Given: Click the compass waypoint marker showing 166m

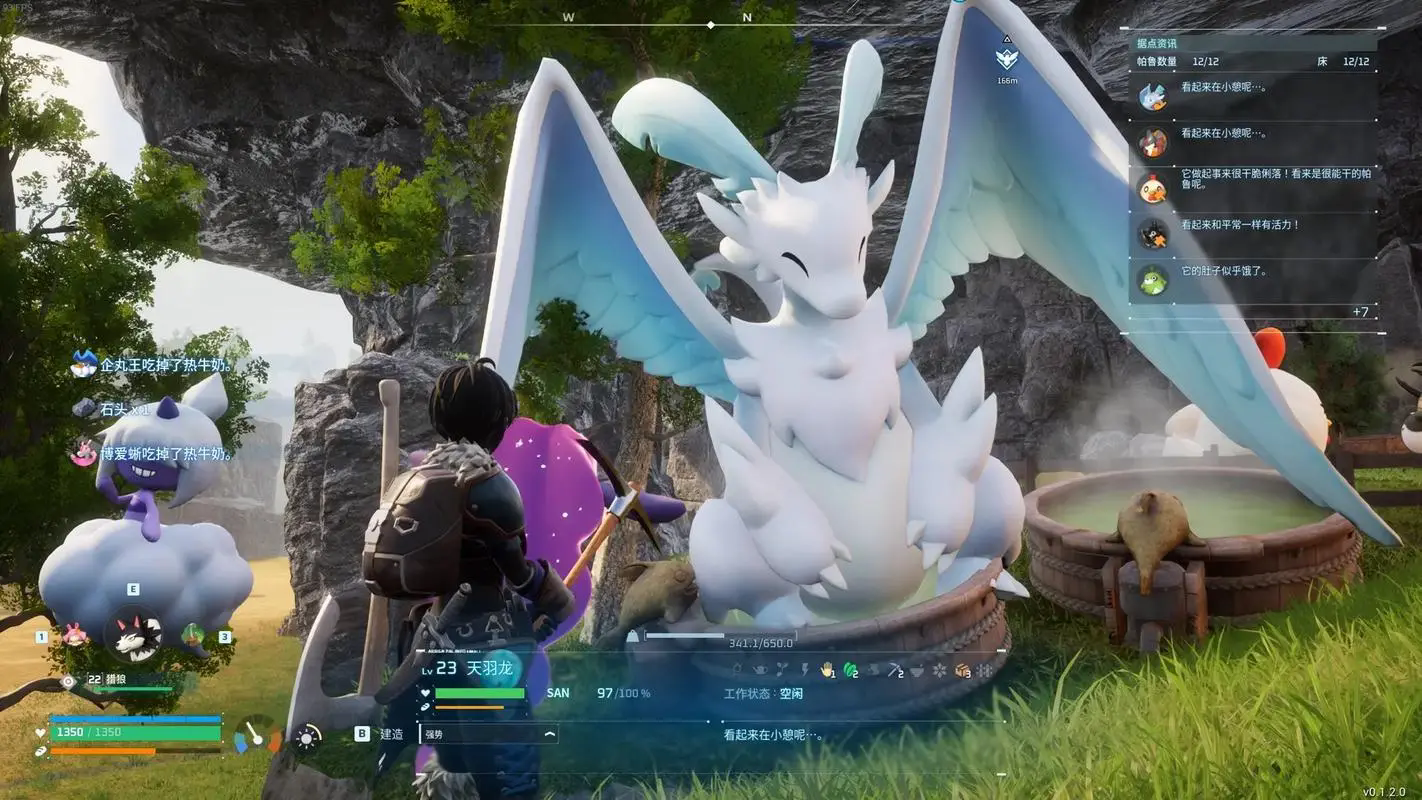Looking at the screenshot, I should [x=1007, y=59].
